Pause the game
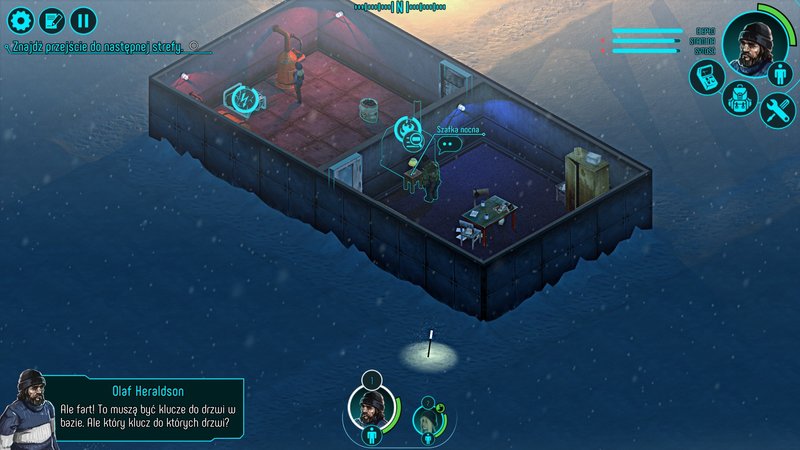Screen dimensions: 800x450 pos(84,18)
